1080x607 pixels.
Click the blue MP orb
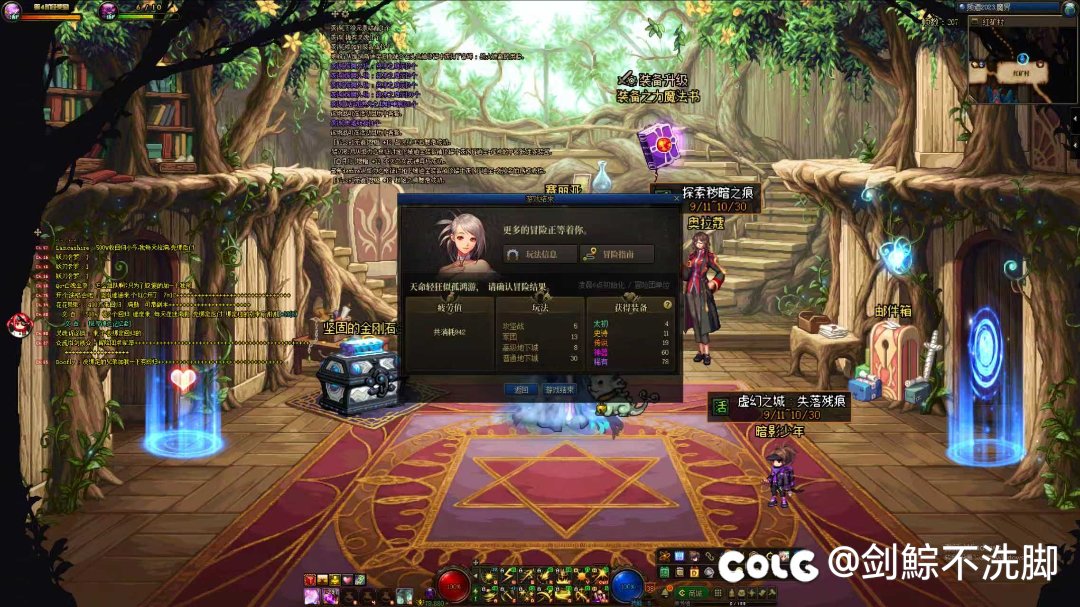[627, 585]
